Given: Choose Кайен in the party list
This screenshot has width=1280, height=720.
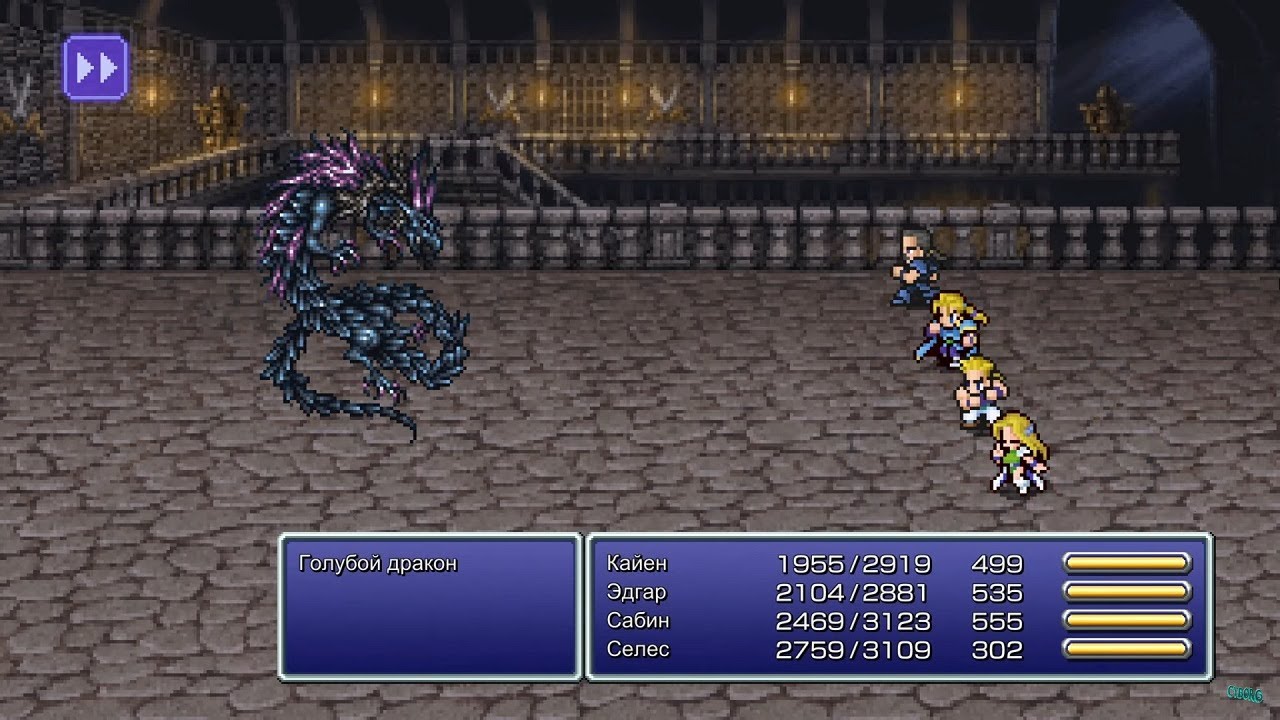Looking at the screenshot, I should [x=637, y=564].
